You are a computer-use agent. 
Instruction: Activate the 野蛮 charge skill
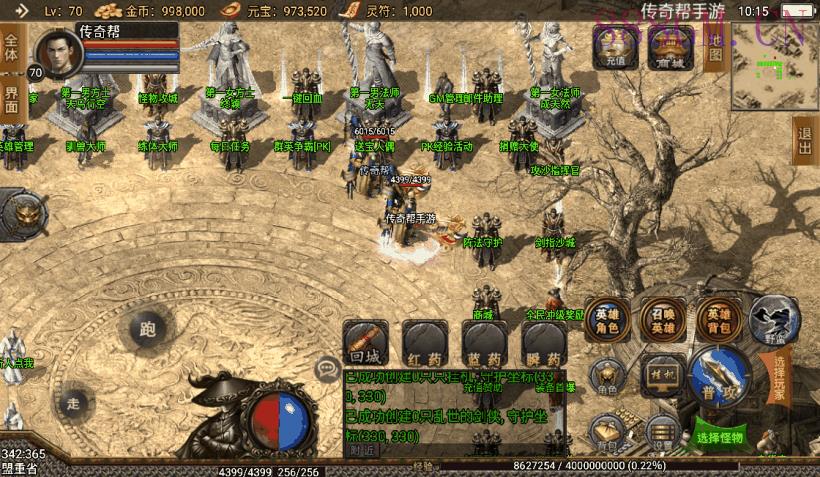point(773,320)
